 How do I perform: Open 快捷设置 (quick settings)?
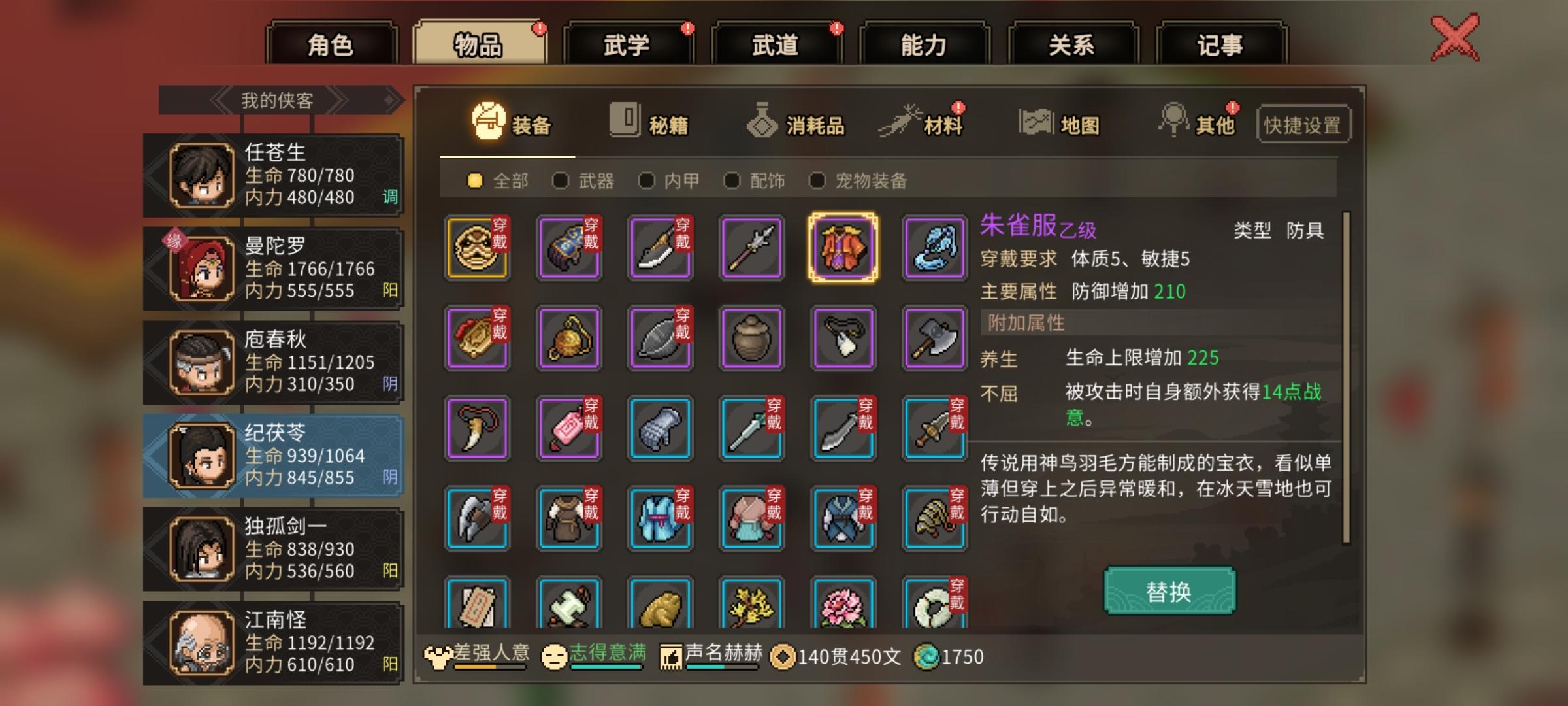pyautogui.click(x=1302, y=126)
